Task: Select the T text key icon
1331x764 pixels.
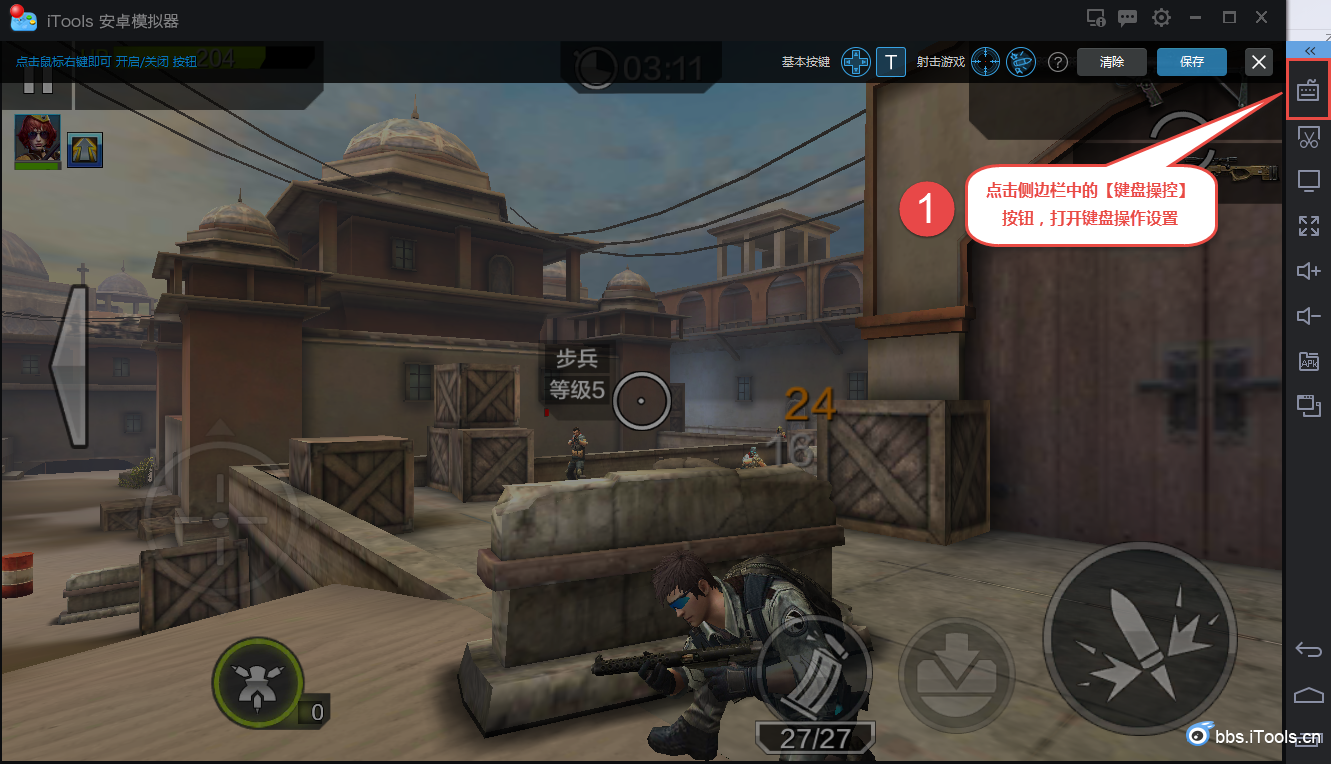Action: point(890,62)
